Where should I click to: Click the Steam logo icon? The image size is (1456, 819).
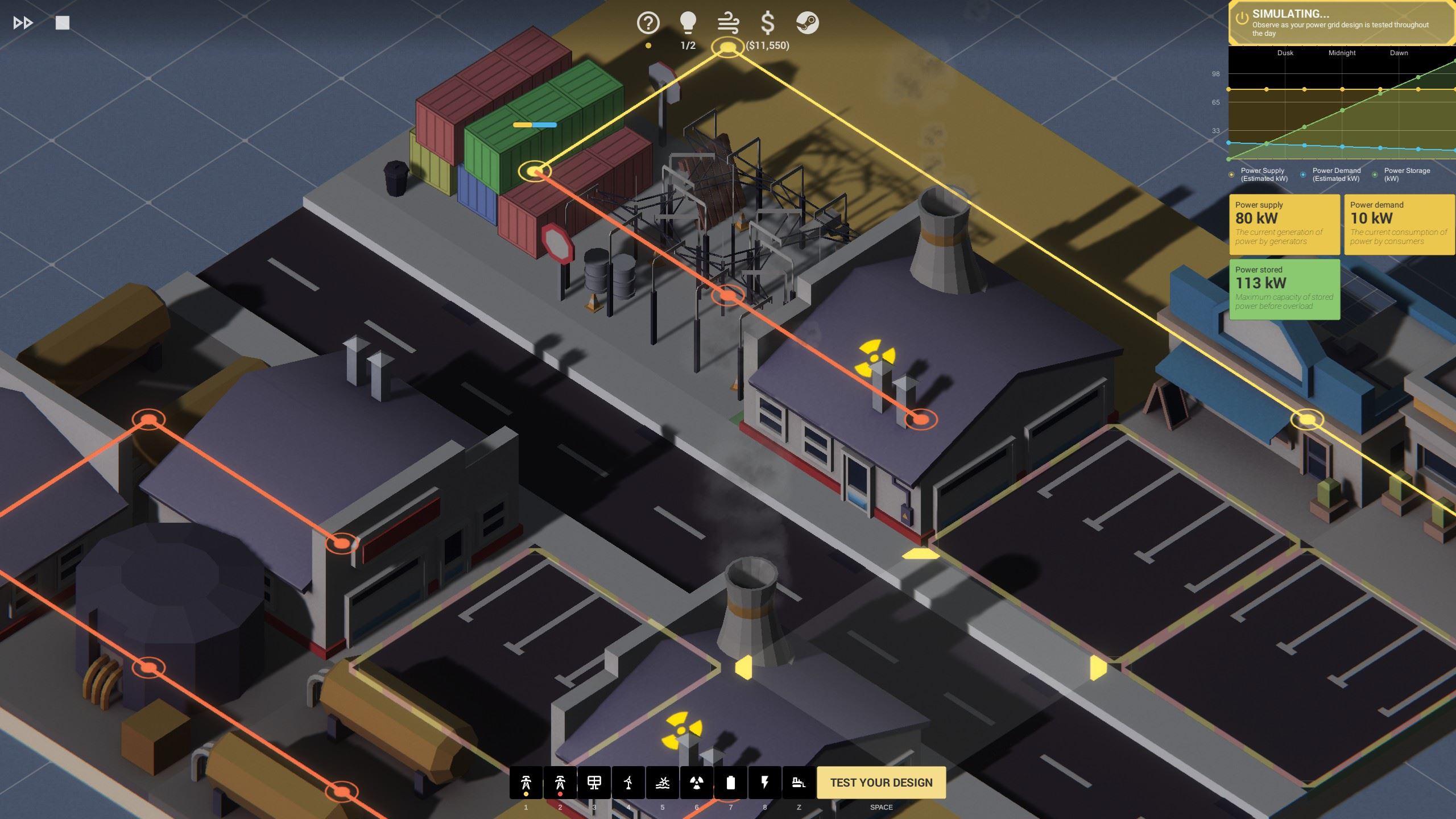click(x=807, y=23)
